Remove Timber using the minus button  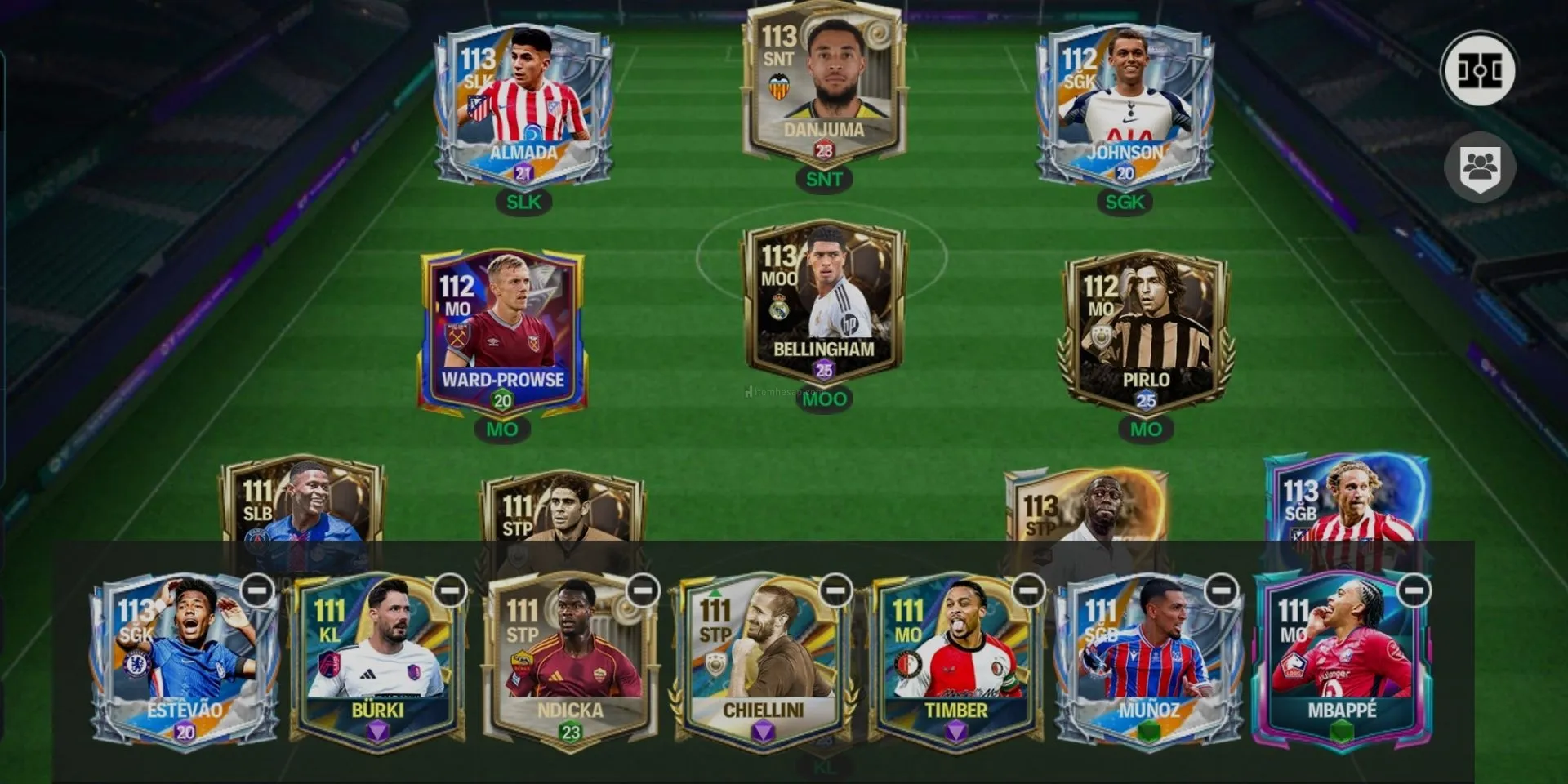[x=1028, y=590]
